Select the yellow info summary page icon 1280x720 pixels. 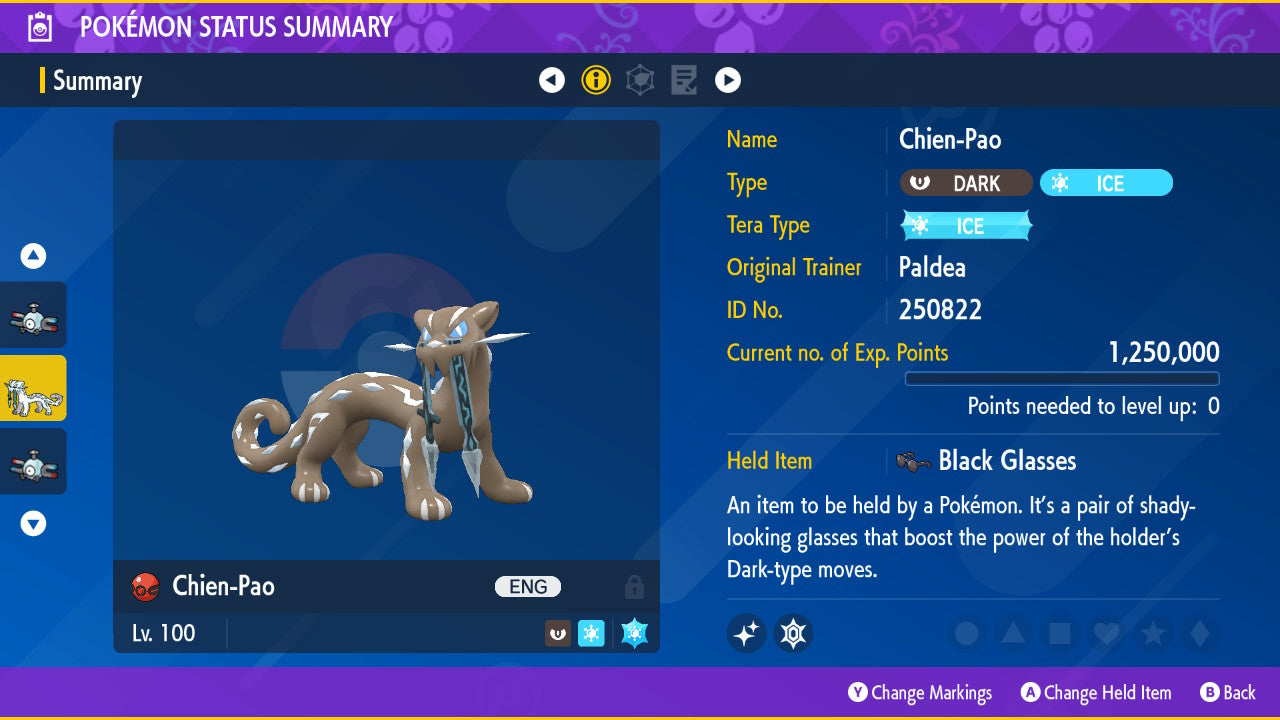596,80
